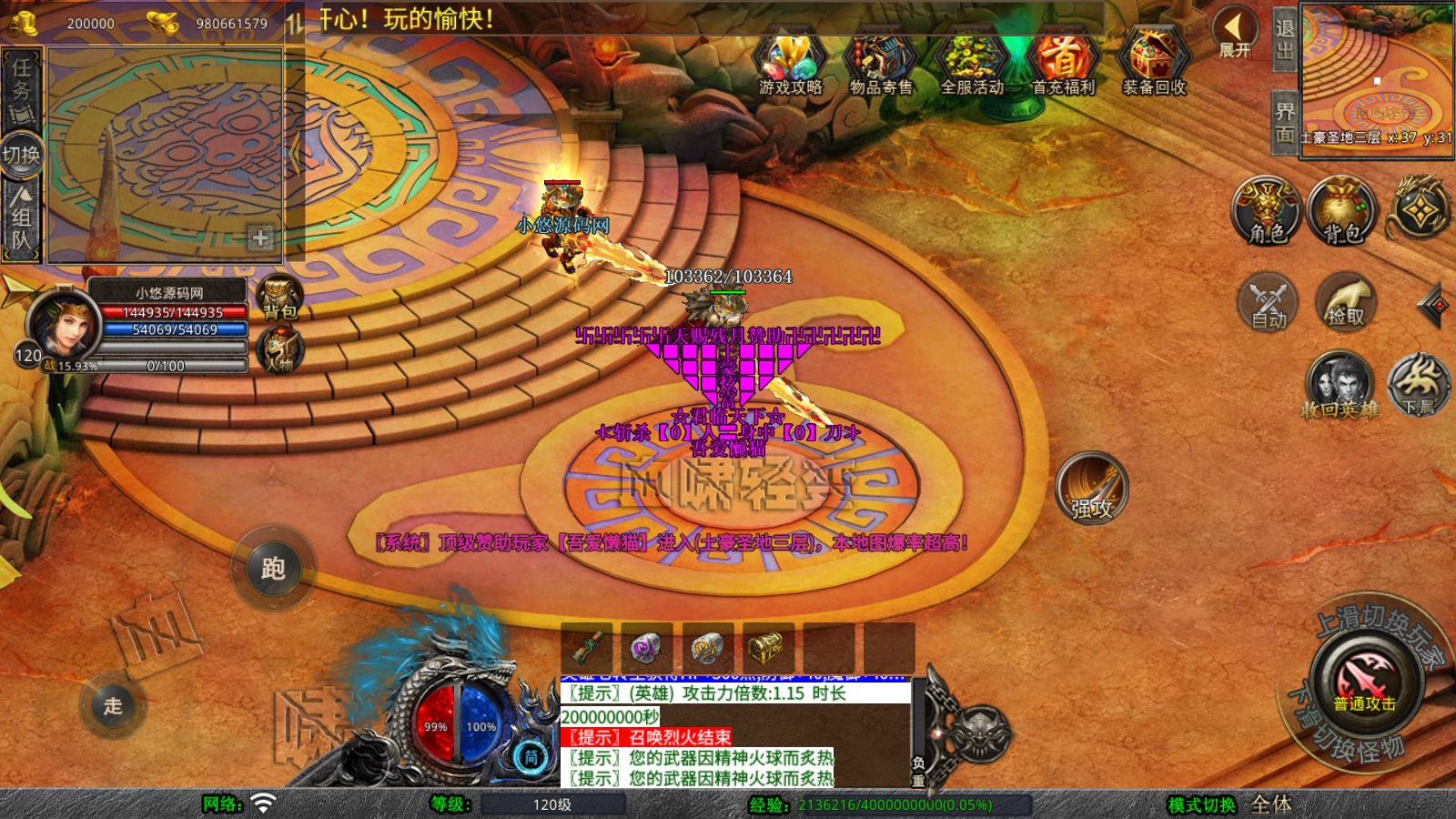Open the 装备回收 equipment recycling chest
Image resolution: width=1456 pixels, height=819 pixels.
[x=1154, y=62]
